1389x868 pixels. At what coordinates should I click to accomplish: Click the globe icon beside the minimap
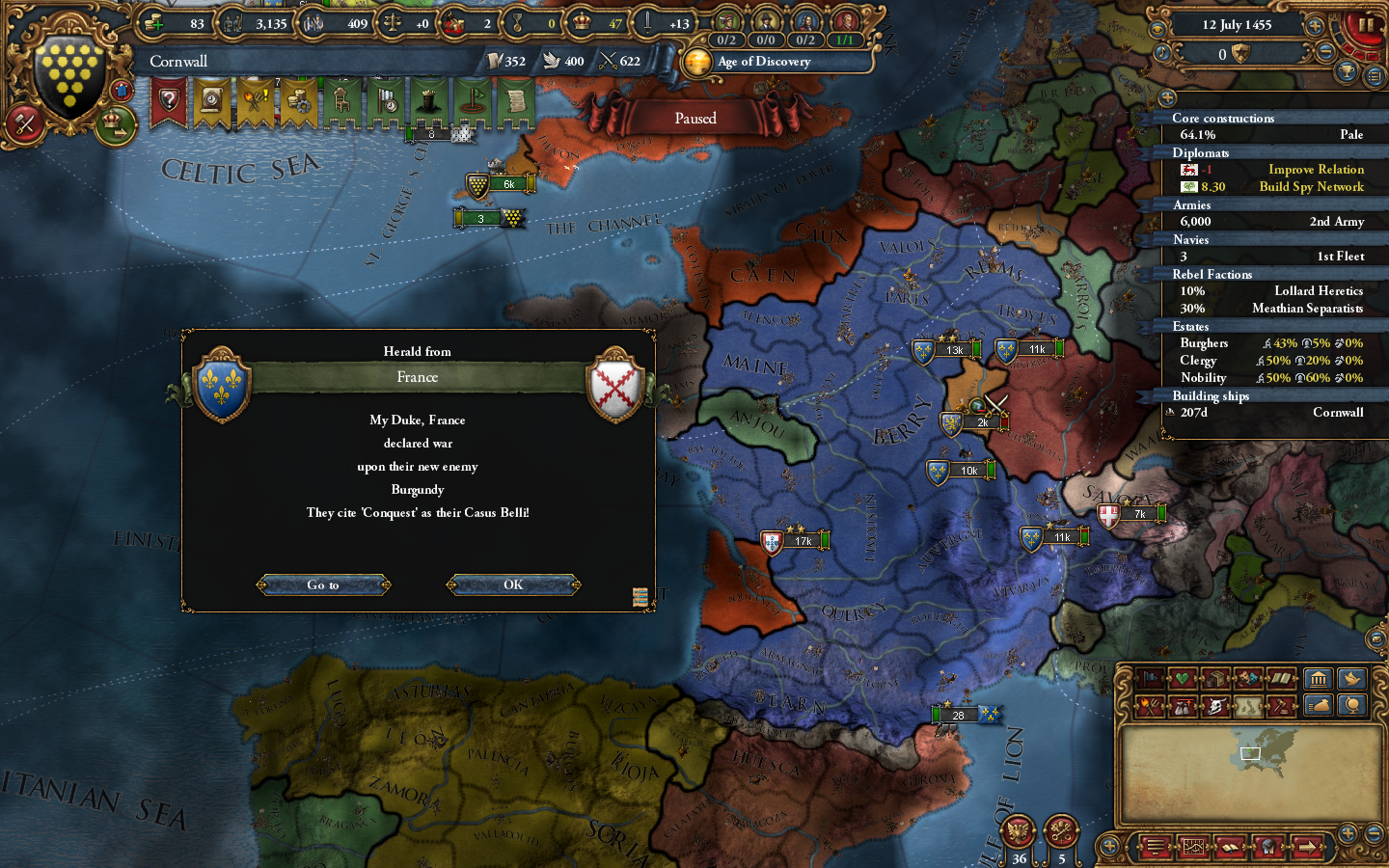pos(1350,706)
